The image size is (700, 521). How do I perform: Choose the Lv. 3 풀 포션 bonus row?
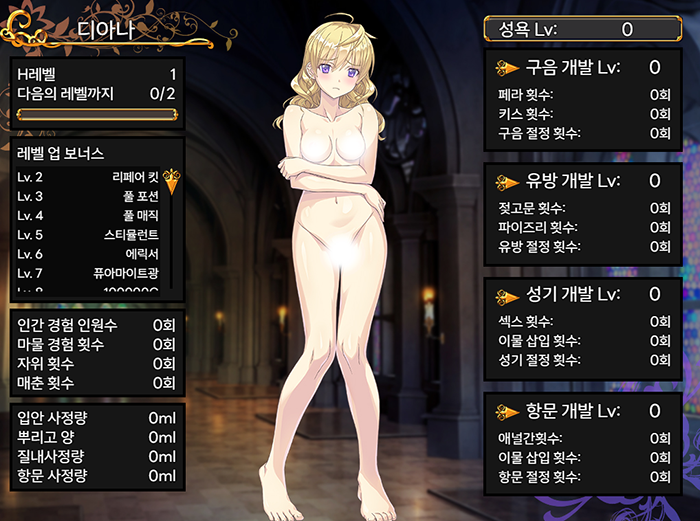(88, 196)
